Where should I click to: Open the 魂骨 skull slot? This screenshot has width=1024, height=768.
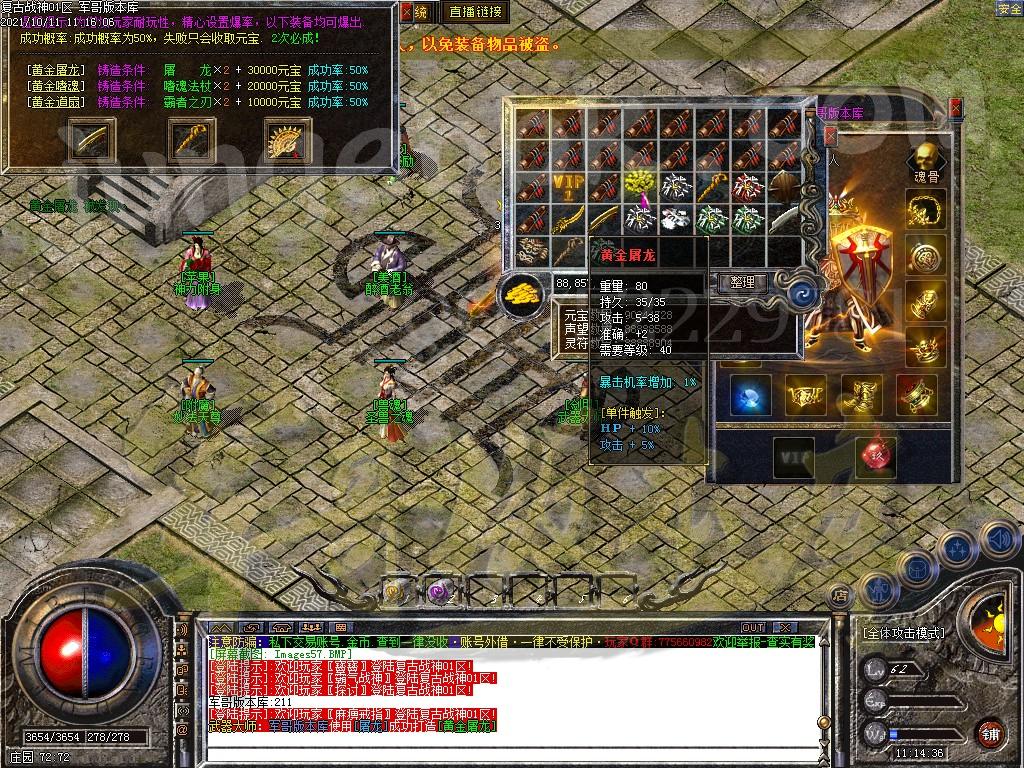927,160
